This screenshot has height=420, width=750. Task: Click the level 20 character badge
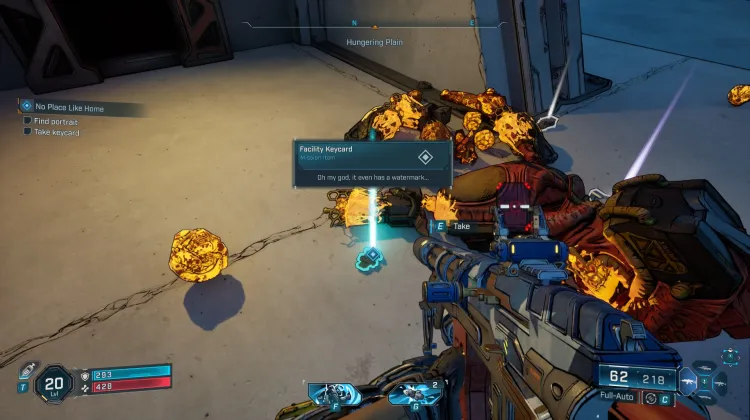(x=53, y=382)
